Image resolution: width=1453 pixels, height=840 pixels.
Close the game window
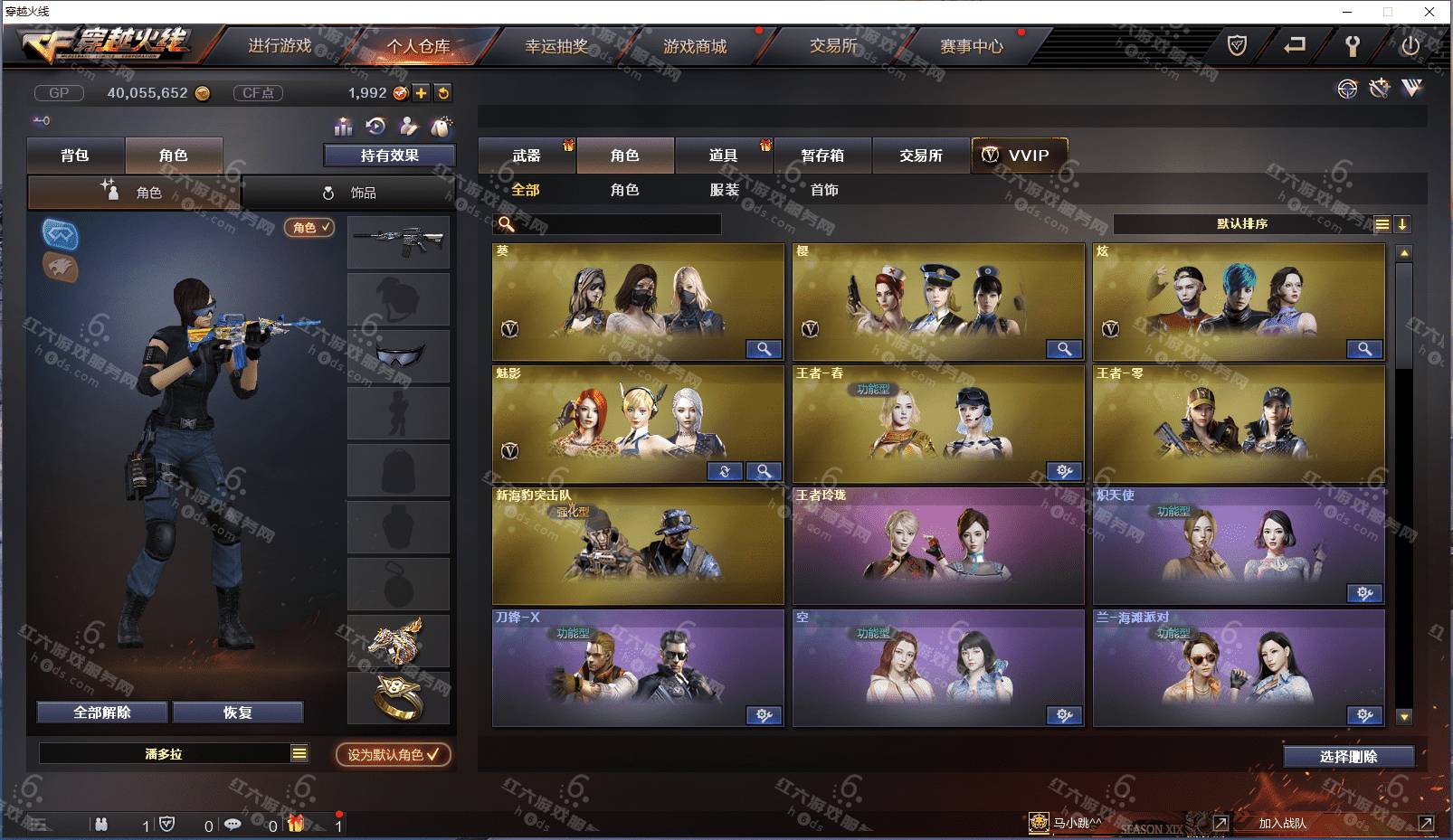pyautogui.click(x=1429, y=12)
